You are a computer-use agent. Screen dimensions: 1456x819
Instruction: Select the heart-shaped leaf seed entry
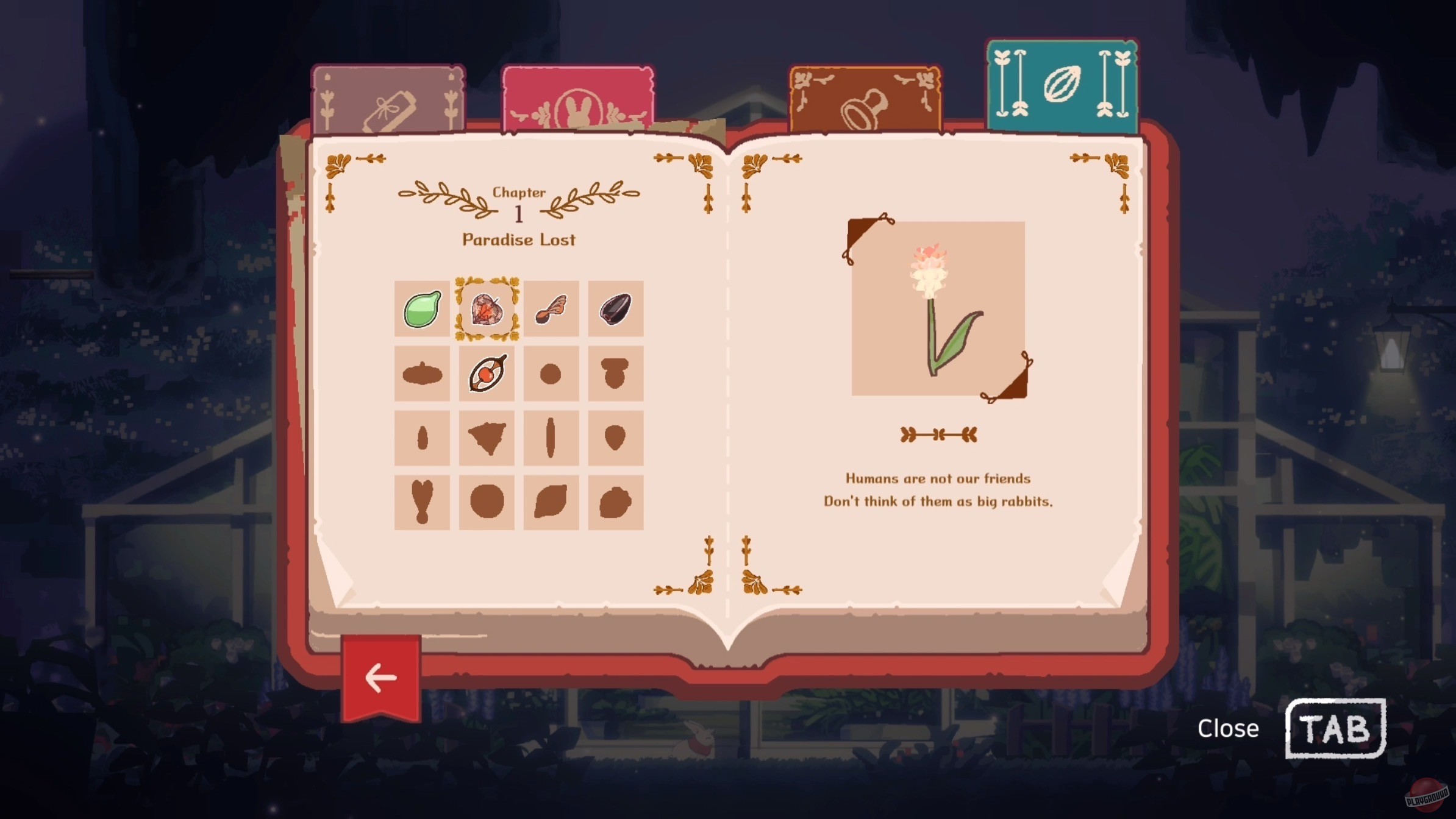[x=486, y=310]
